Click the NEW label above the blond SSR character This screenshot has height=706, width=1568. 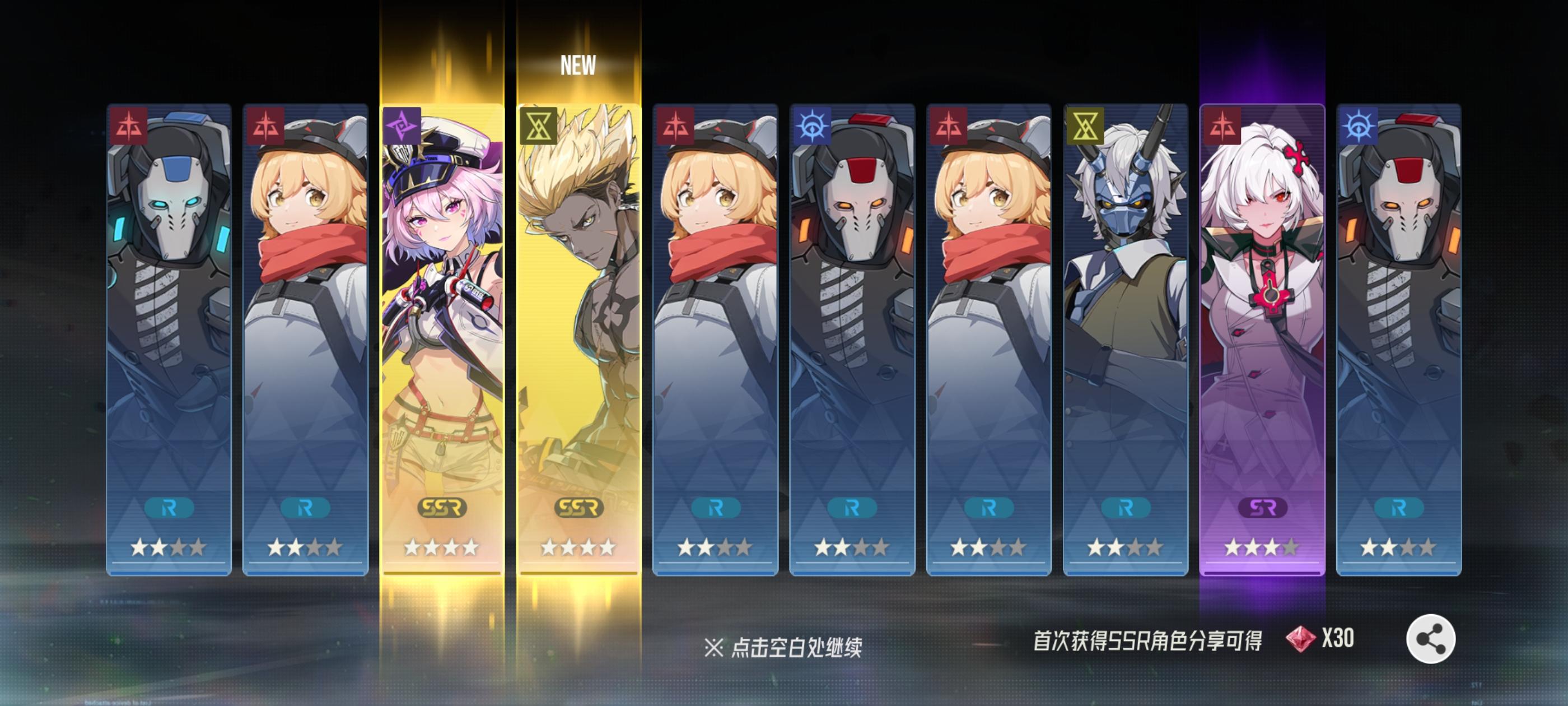[x=580, y=66]
